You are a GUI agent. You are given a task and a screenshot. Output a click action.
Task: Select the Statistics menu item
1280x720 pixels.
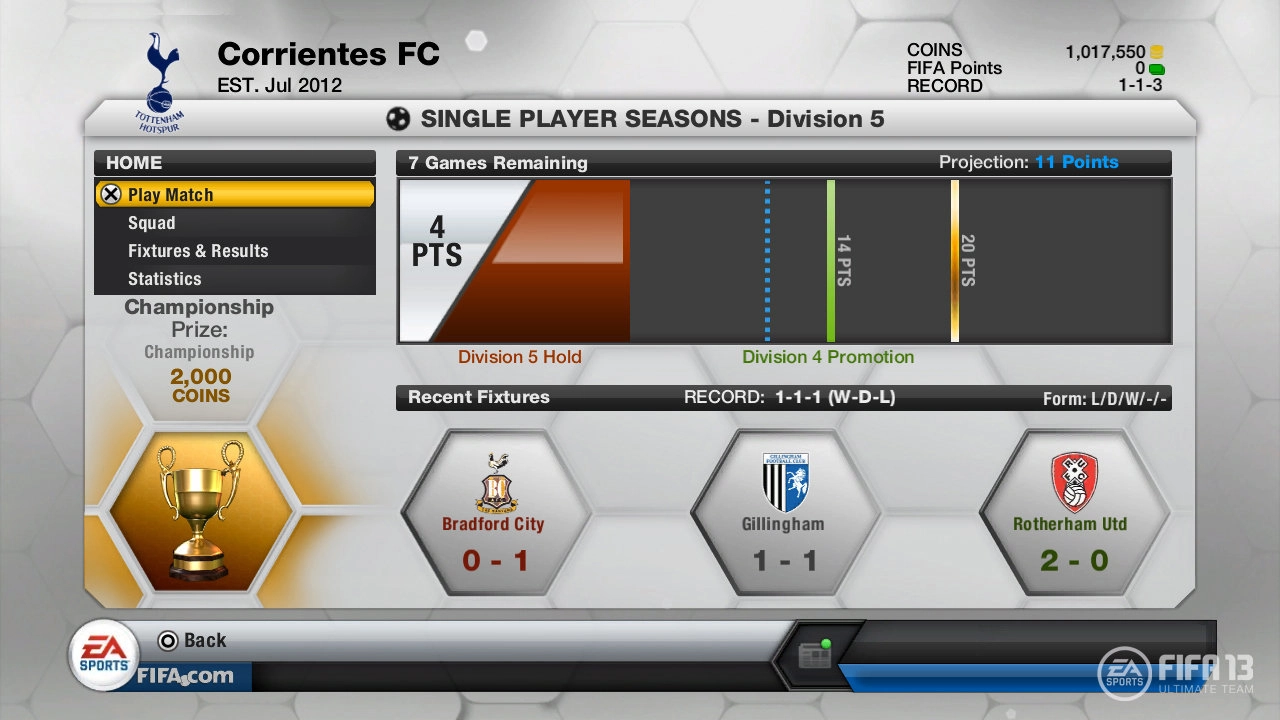click(x=163, y=278)
